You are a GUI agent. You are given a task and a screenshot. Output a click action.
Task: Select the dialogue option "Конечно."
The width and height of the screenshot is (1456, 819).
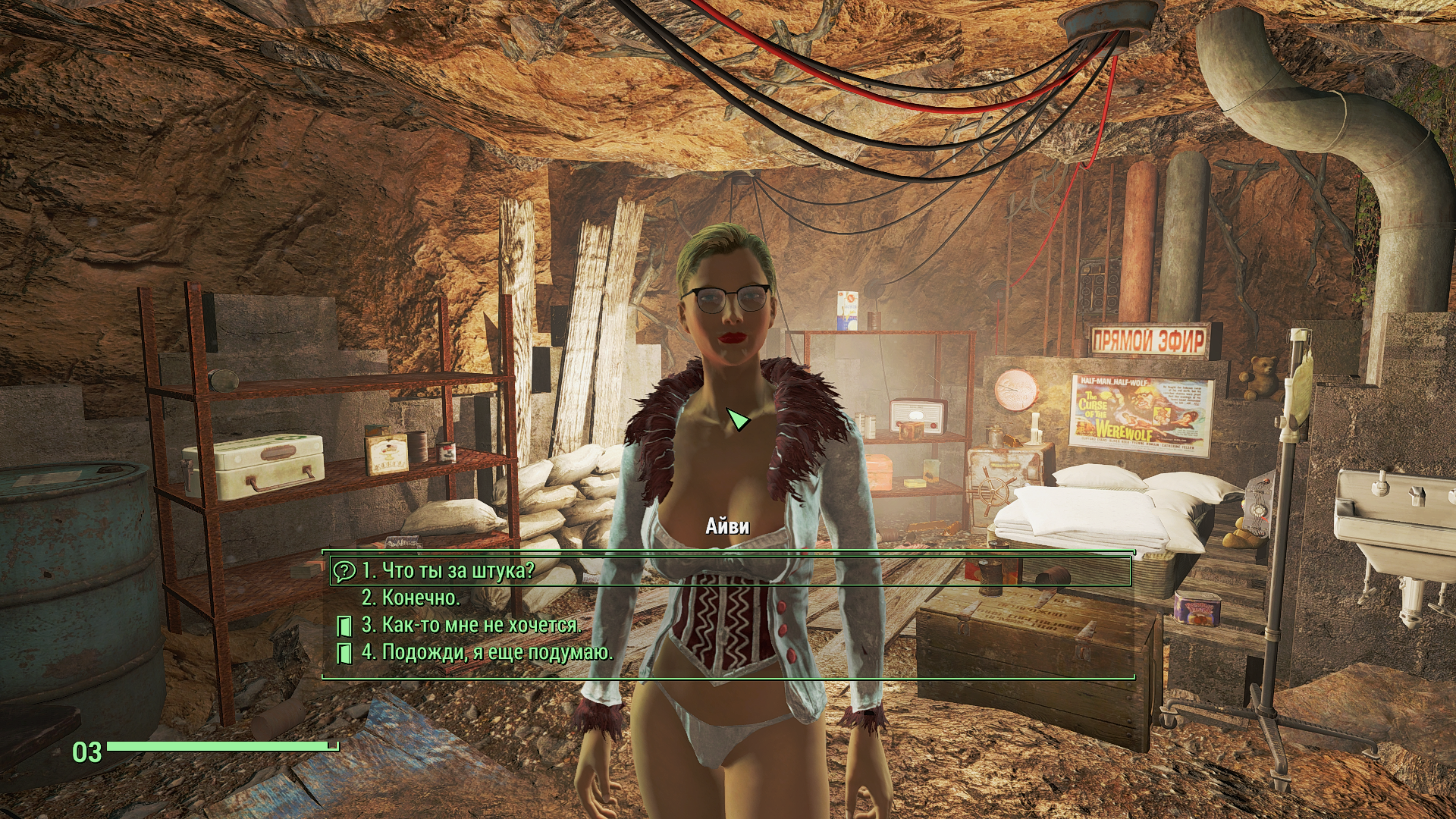point(410,598)
